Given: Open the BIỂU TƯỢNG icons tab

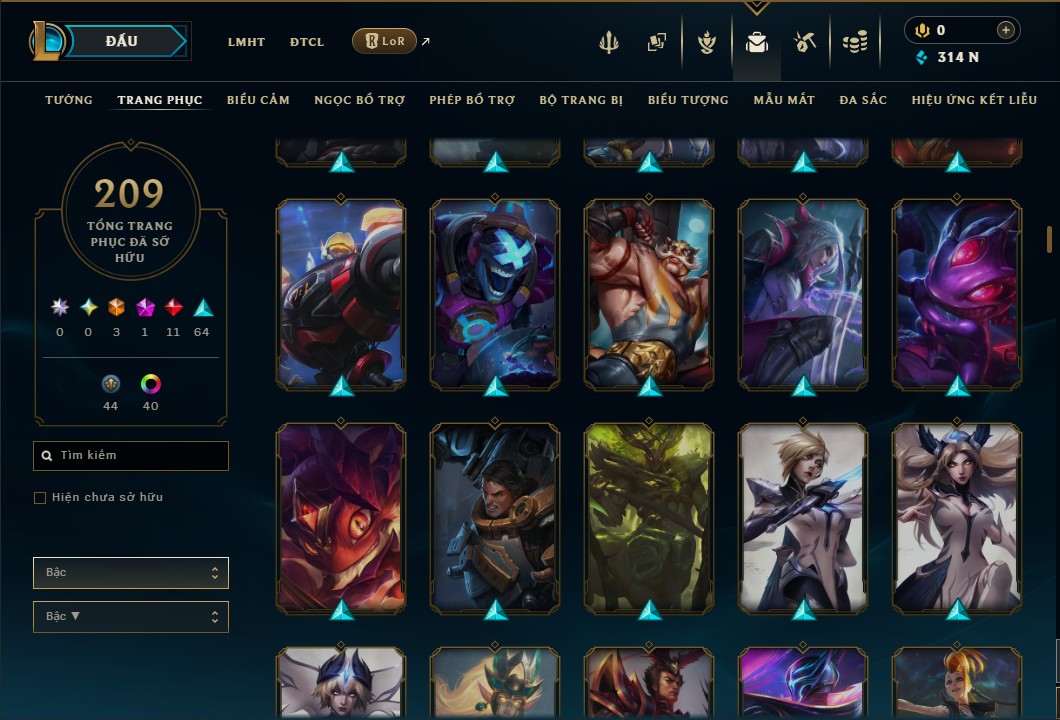Looking at the screenshot, I should click(688, 100).
